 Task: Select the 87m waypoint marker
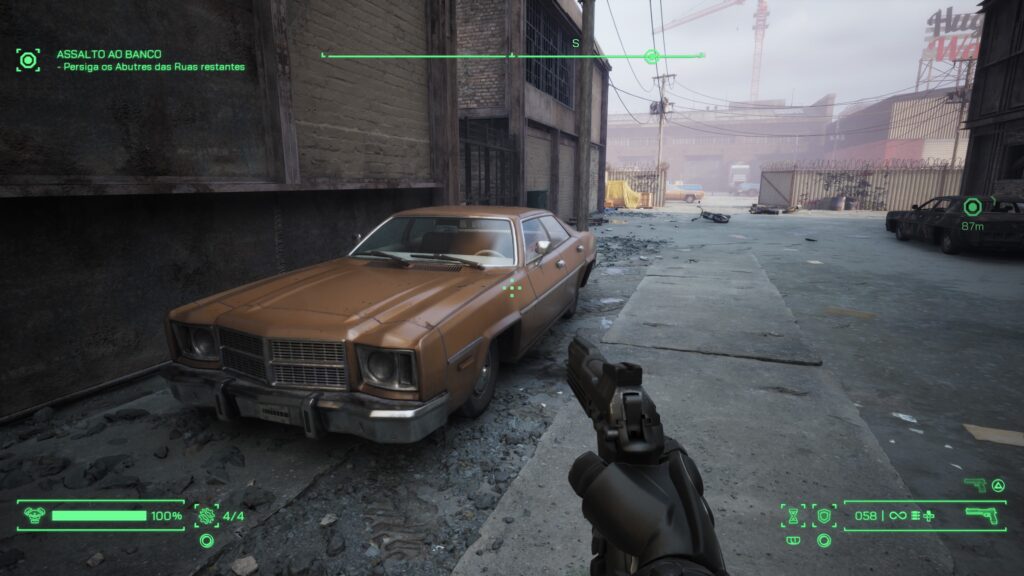[x=972, y=207]
